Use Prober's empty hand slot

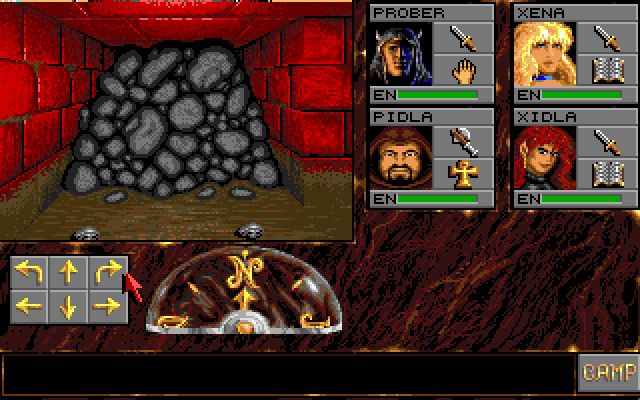(x=463, y=70)
